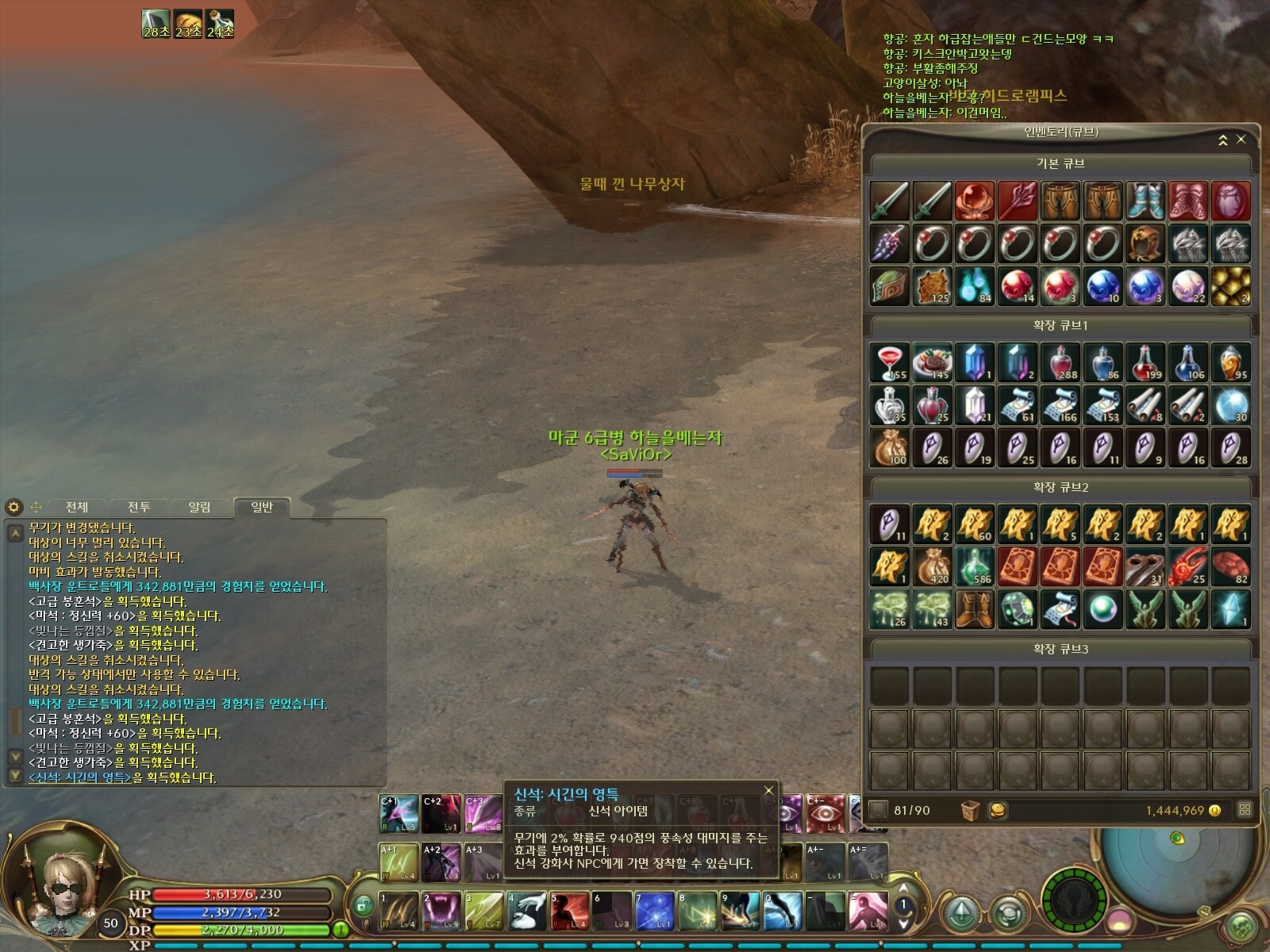
Task: Pick the green potion stack of 586
Action: click(x=975, y=566)
